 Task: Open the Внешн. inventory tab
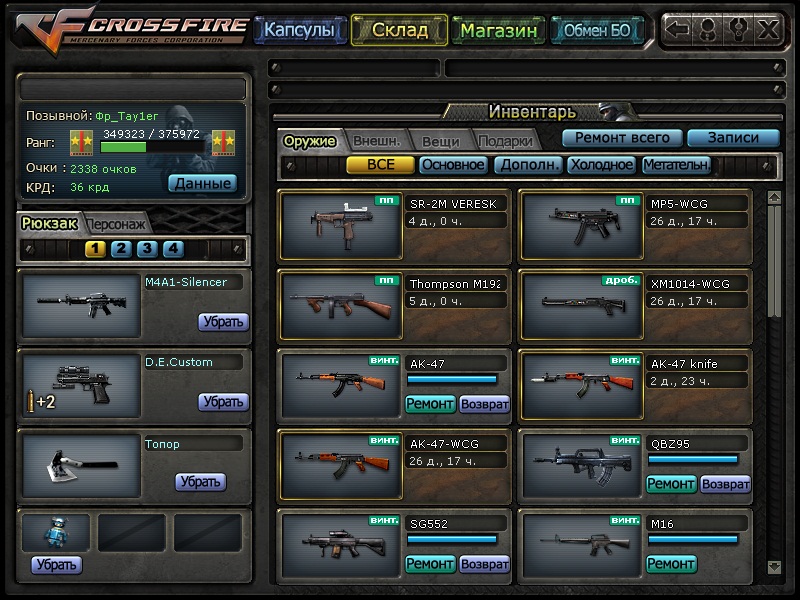tap(376, 141)
